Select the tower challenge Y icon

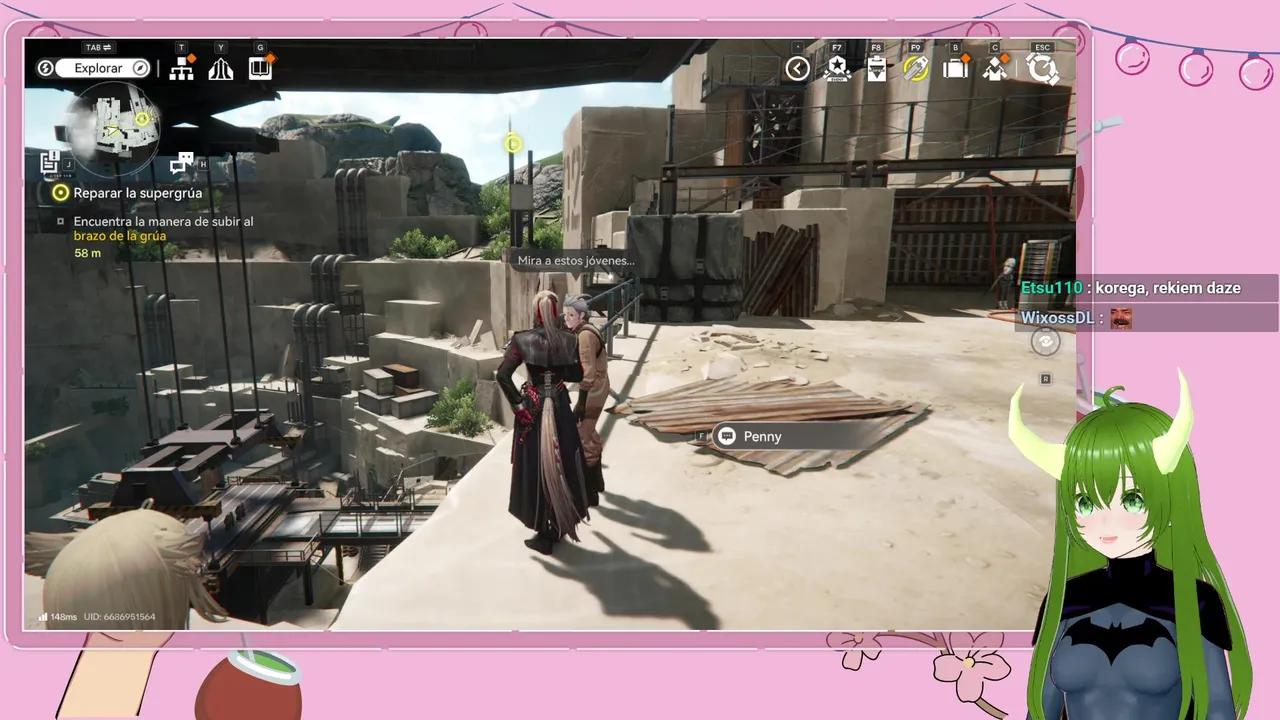pyautogui.click(x=220, y=68)
